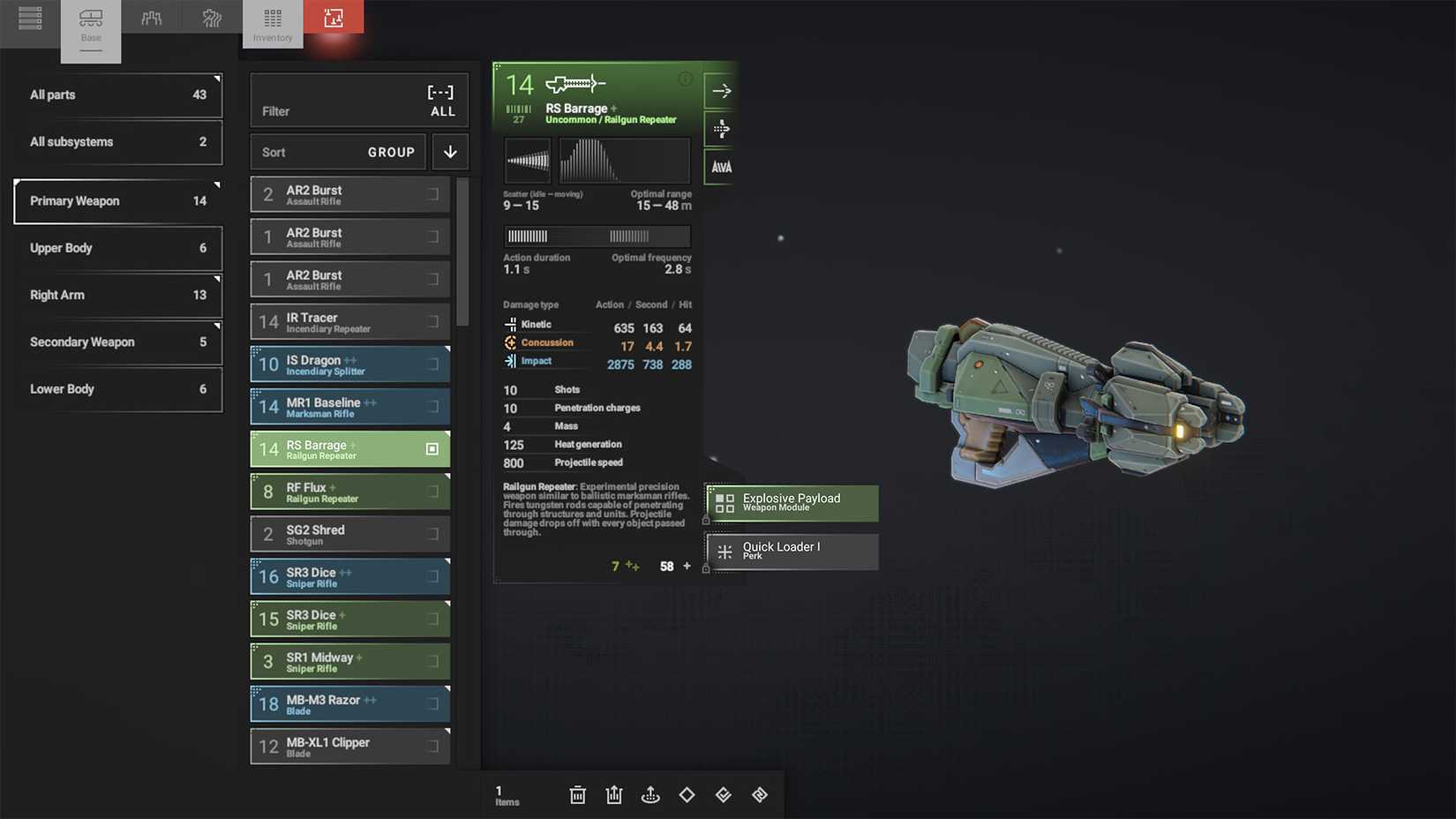Image resolution: width=1456 pixels, height=819 pixels.
Task: Tick the checkbox next to IR Tracer
Action: tap(432, 321)
